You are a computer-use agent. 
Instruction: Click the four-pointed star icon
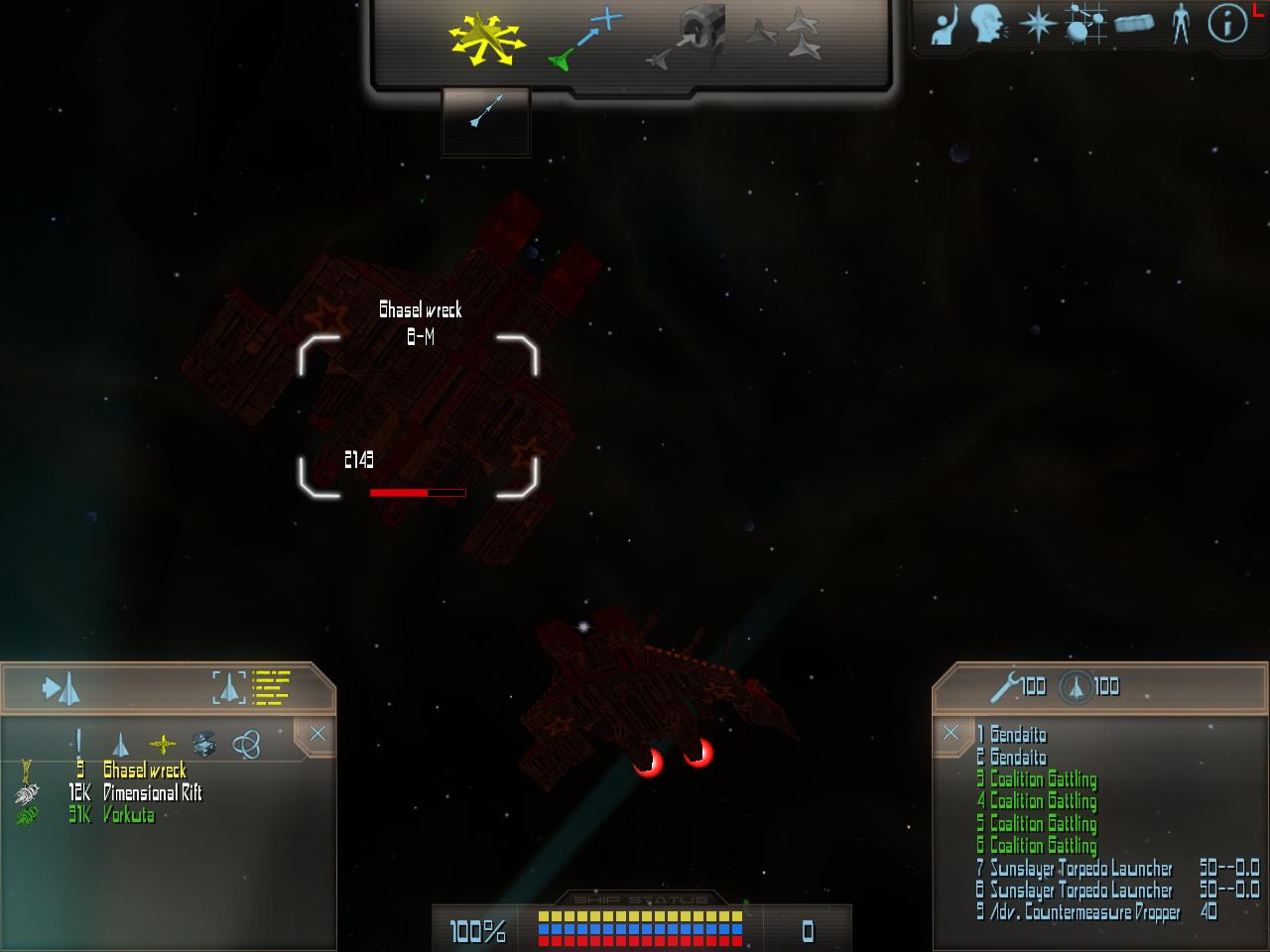pyautogui.click(x=1037, y=24)
